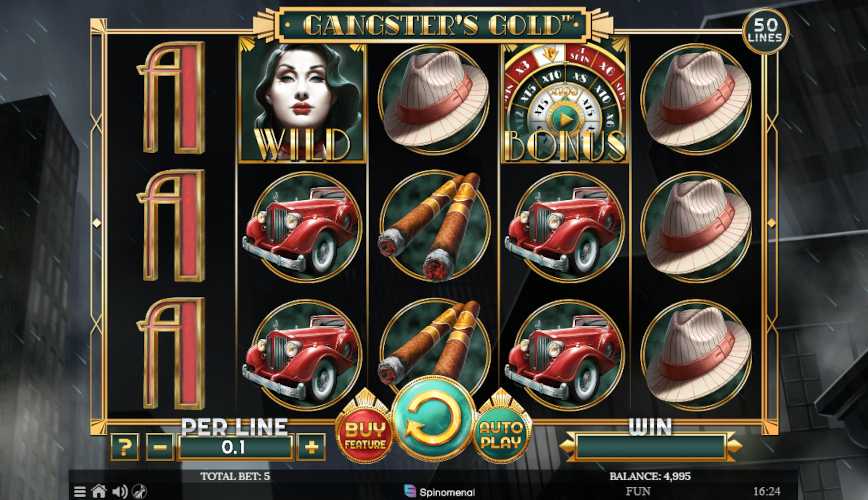Click the 50 Lines badge
This screenshot has height=500, width=868.
coord(765,32)
